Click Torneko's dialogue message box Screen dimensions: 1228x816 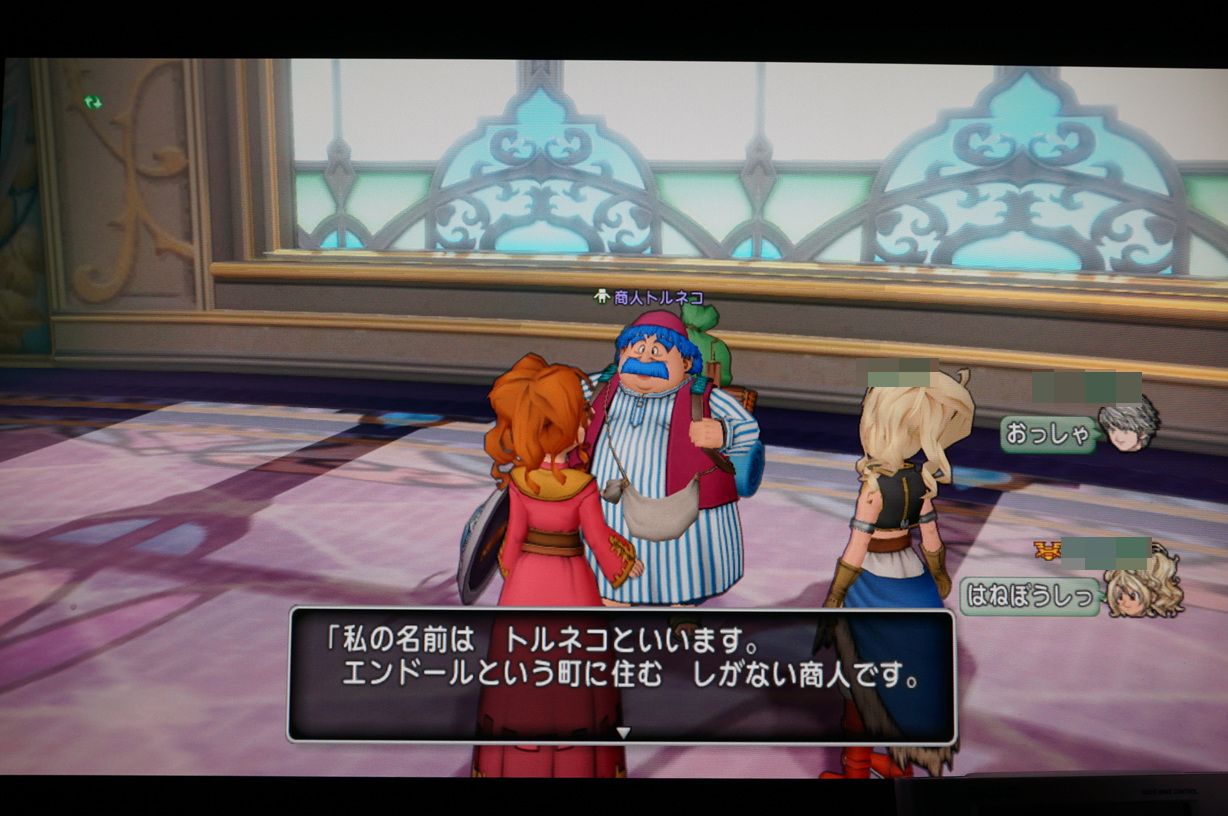[x=622, y=674]
